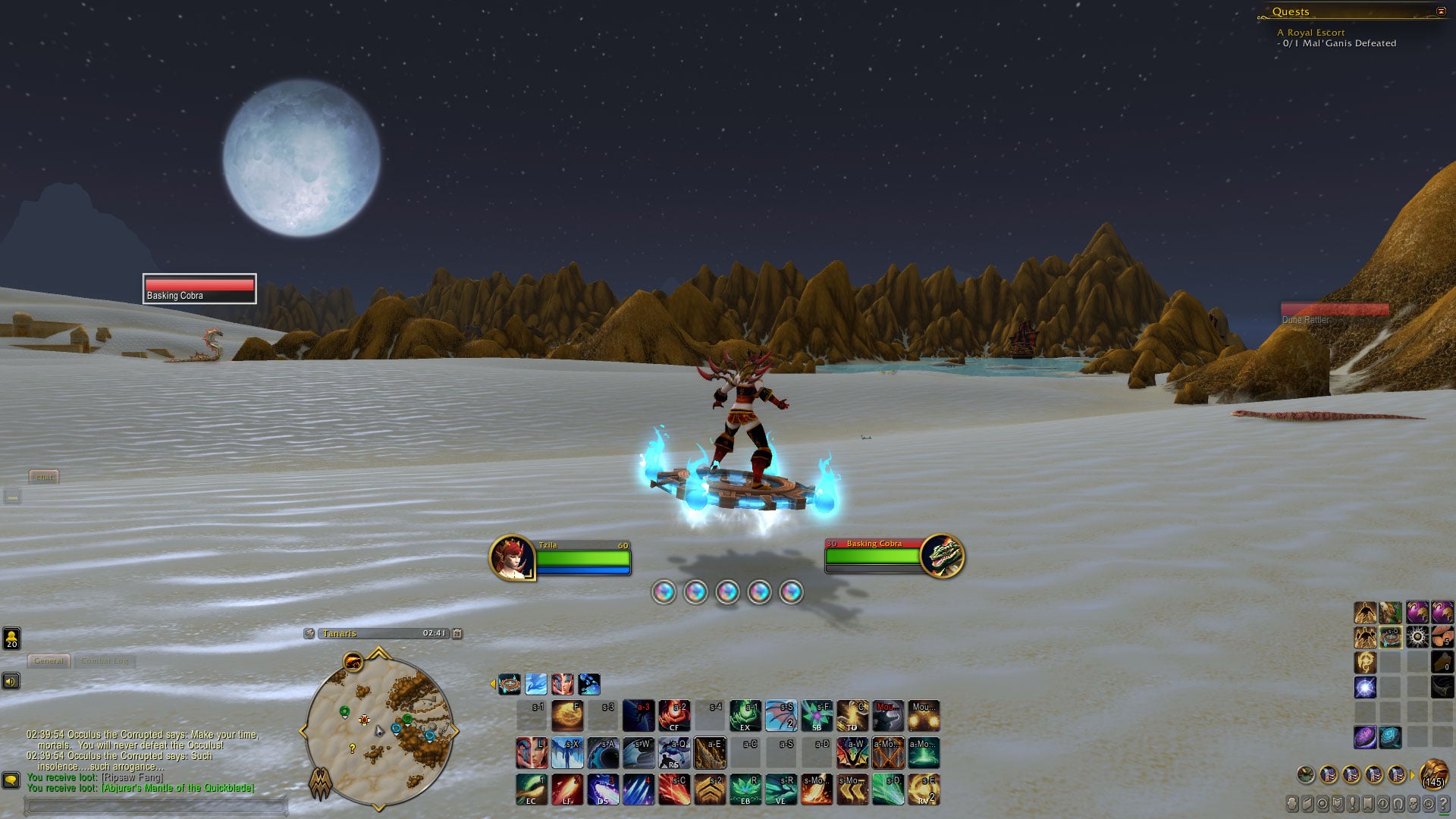
Task: Collapse the Quests objective tracker
Action: tap(1441, 11)
